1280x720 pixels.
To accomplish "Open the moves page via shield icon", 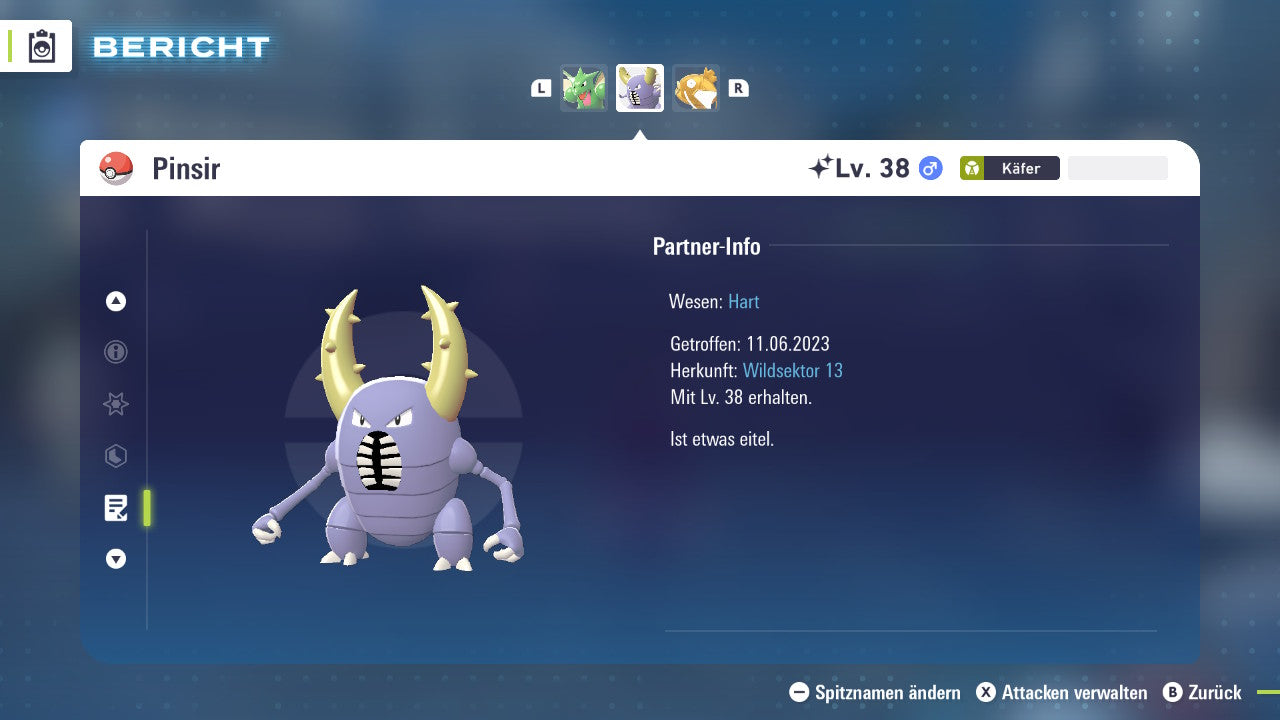I will click(x=115, y=456).
